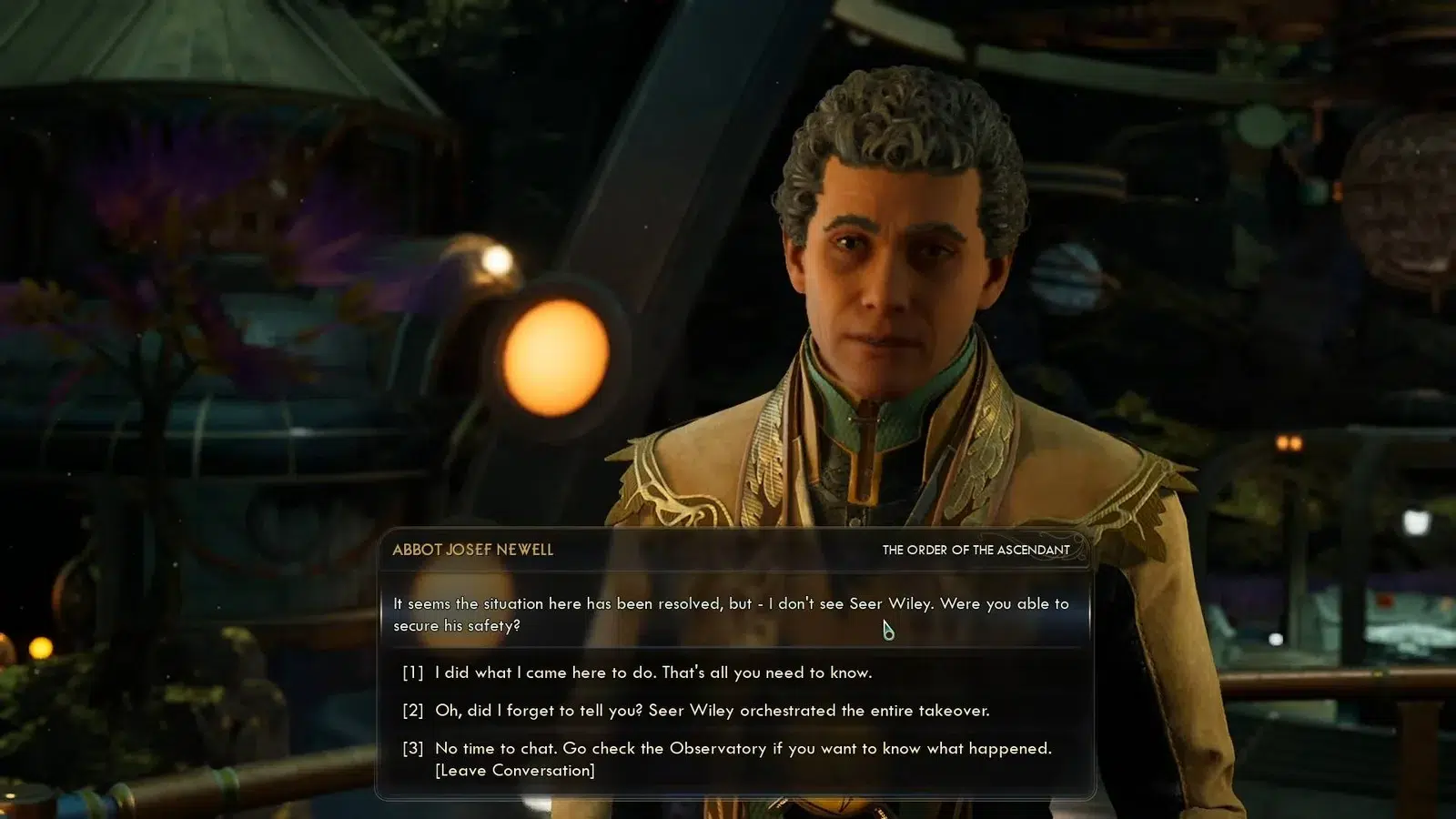This screenshot has height=819, width=1456.
Task: Choose reply "I did what I came here to do"
Action: click(x=652, y=672)
